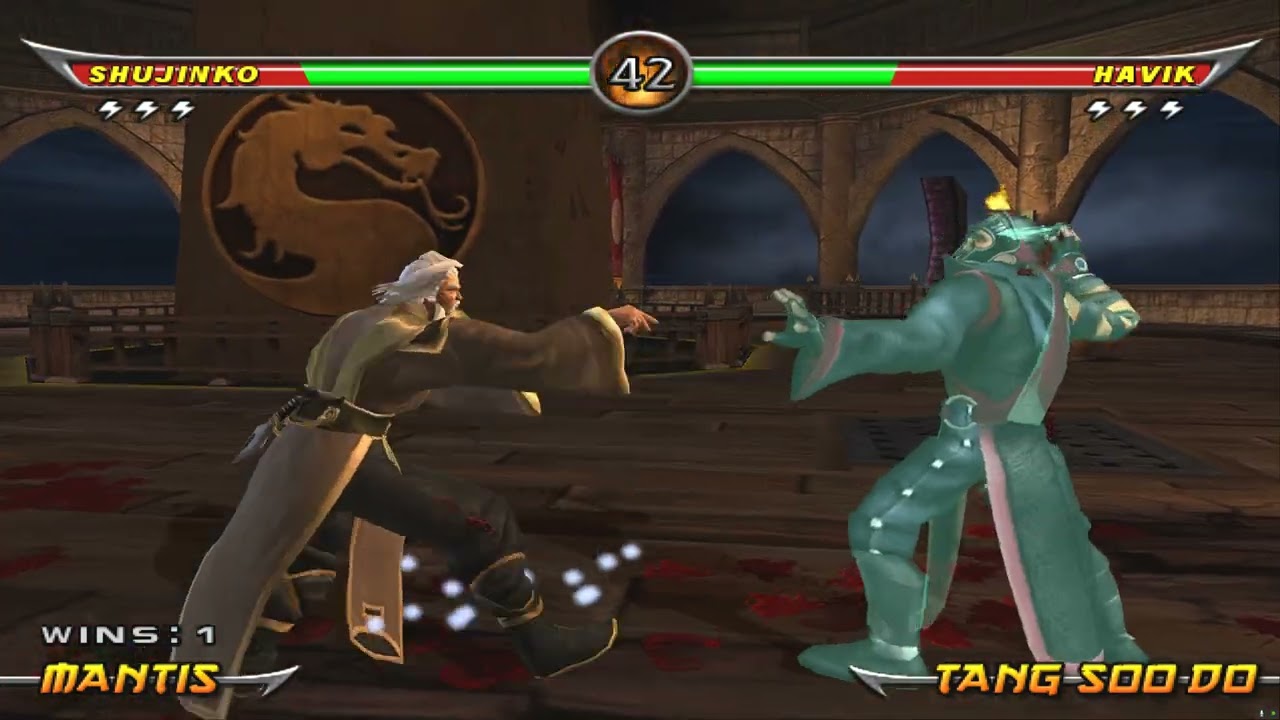Select the SHUJINKO name label
This screenshot has height=720, width=1280.
click(172, 73)
